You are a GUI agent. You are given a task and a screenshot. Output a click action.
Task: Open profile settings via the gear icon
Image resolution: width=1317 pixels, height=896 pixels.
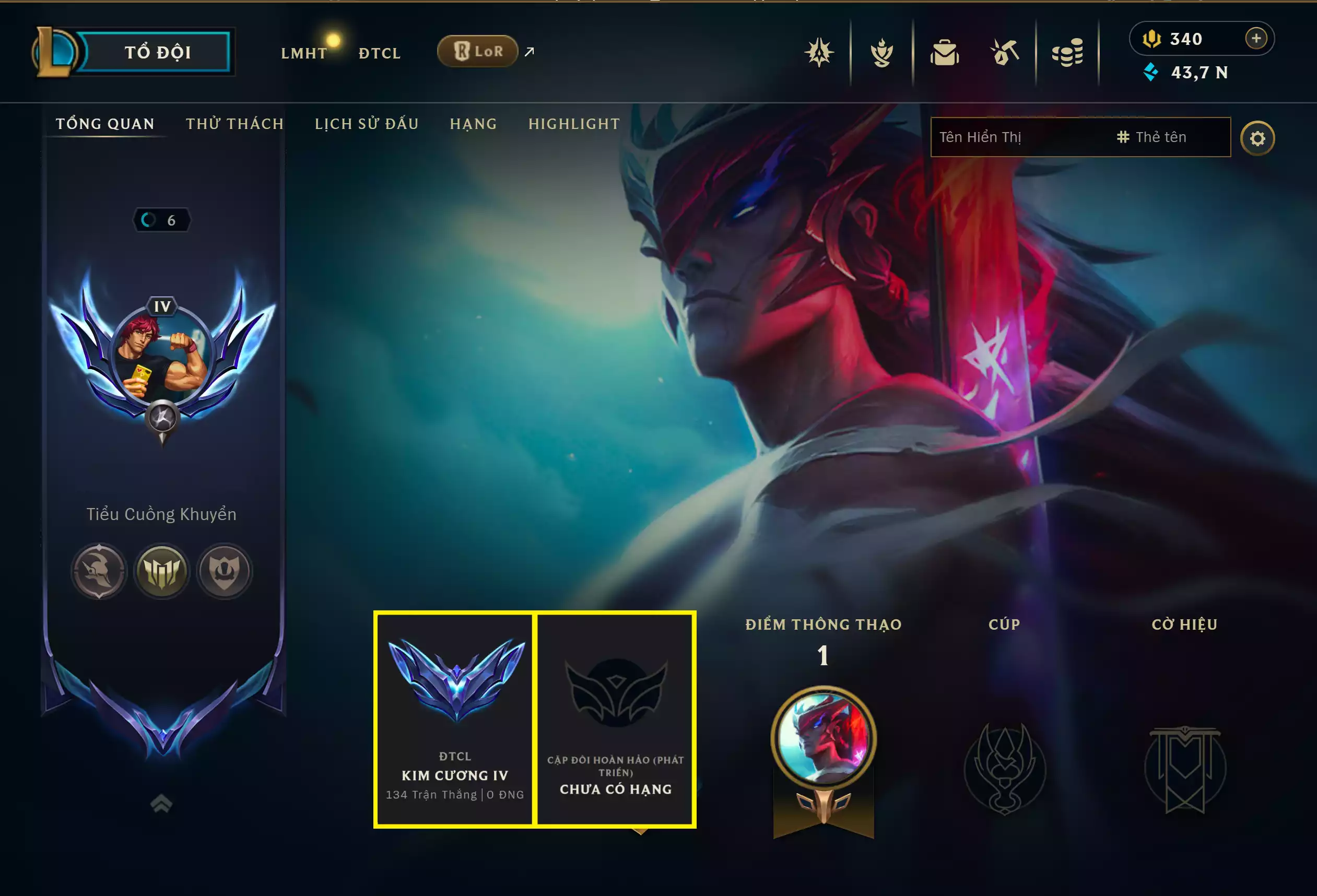(1257, 137)
